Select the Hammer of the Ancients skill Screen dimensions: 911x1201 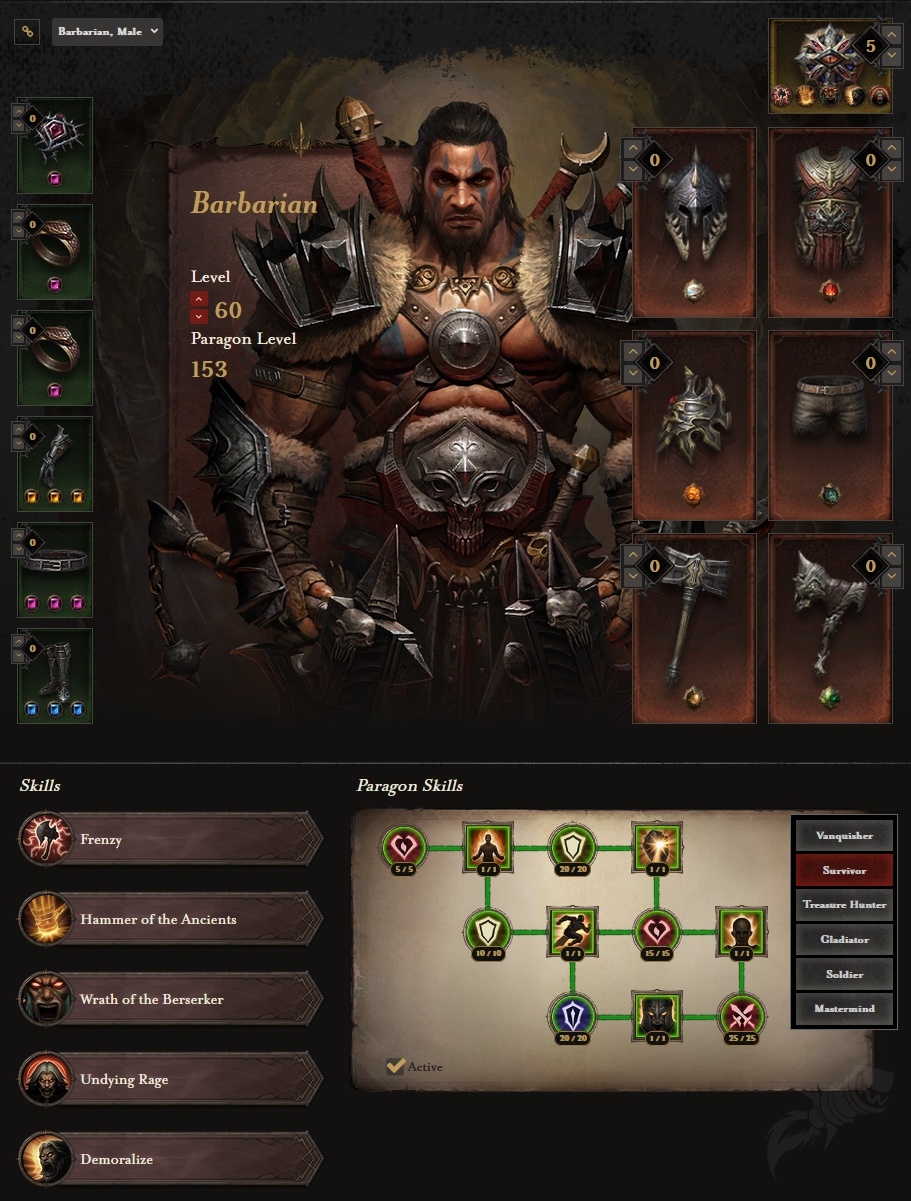[x=170, y=920]
